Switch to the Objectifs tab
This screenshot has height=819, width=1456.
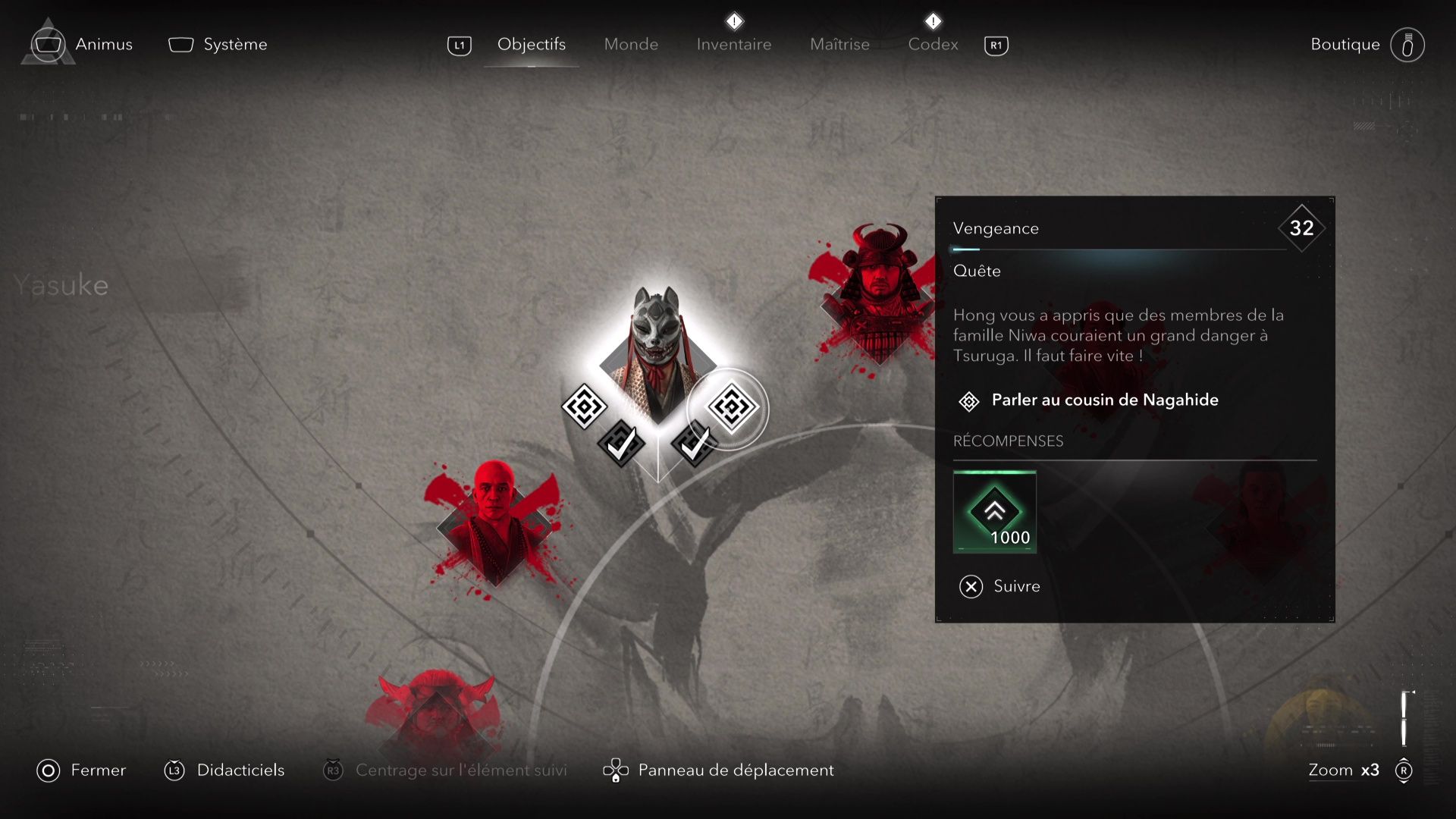531,45
